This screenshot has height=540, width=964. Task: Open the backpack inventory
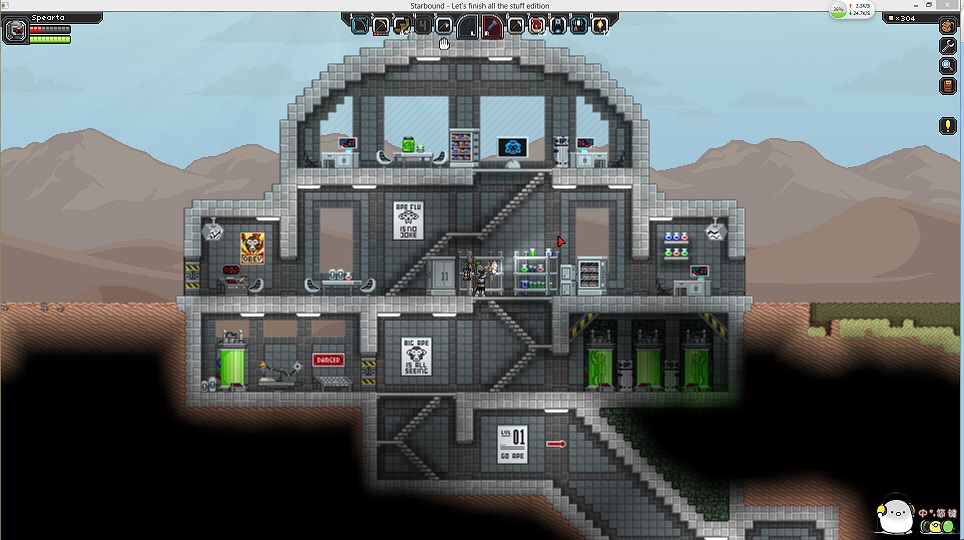point(947,27)
